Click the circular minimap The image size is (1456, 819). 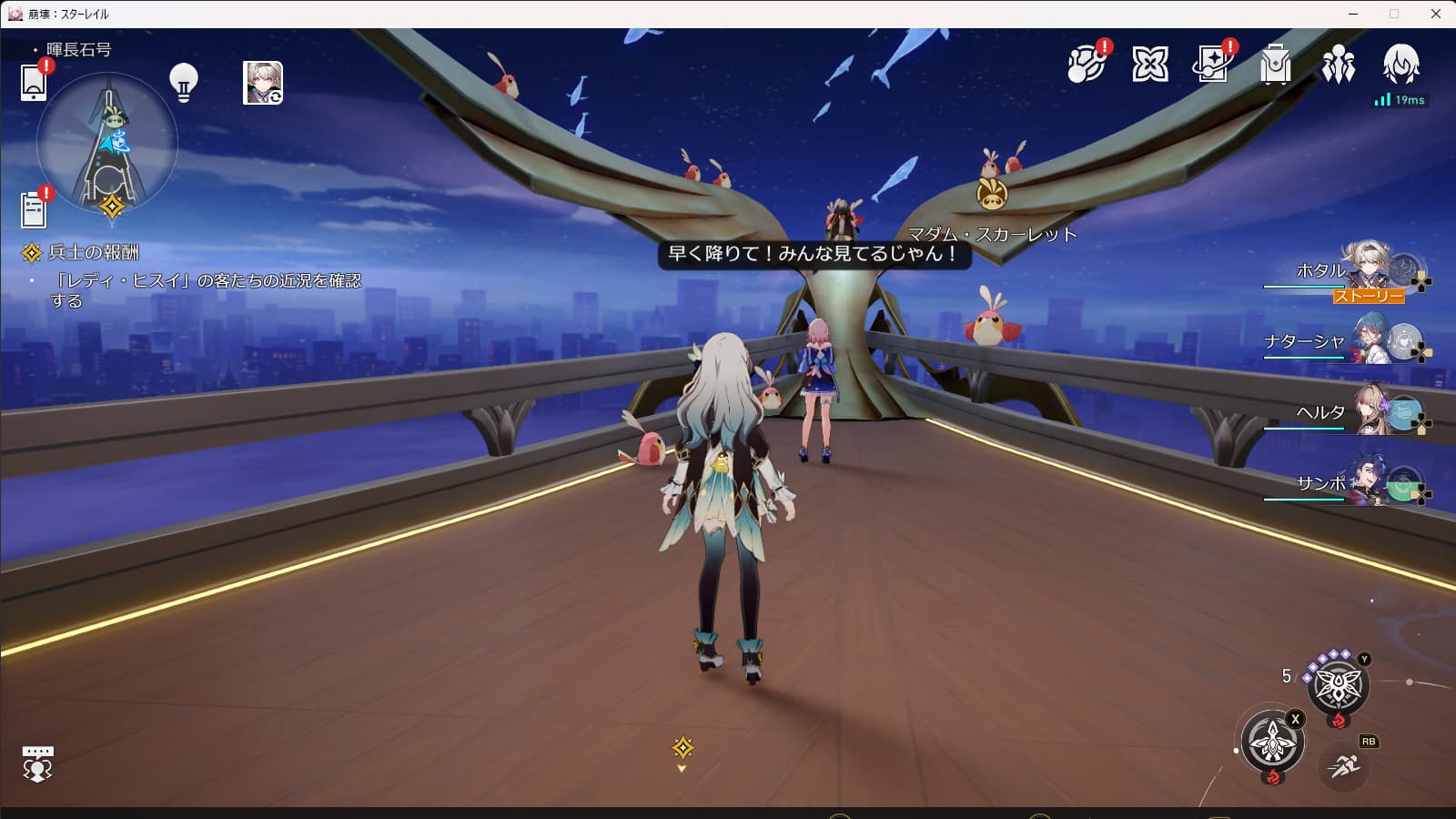pyautogui.click(x=107, y=144)
